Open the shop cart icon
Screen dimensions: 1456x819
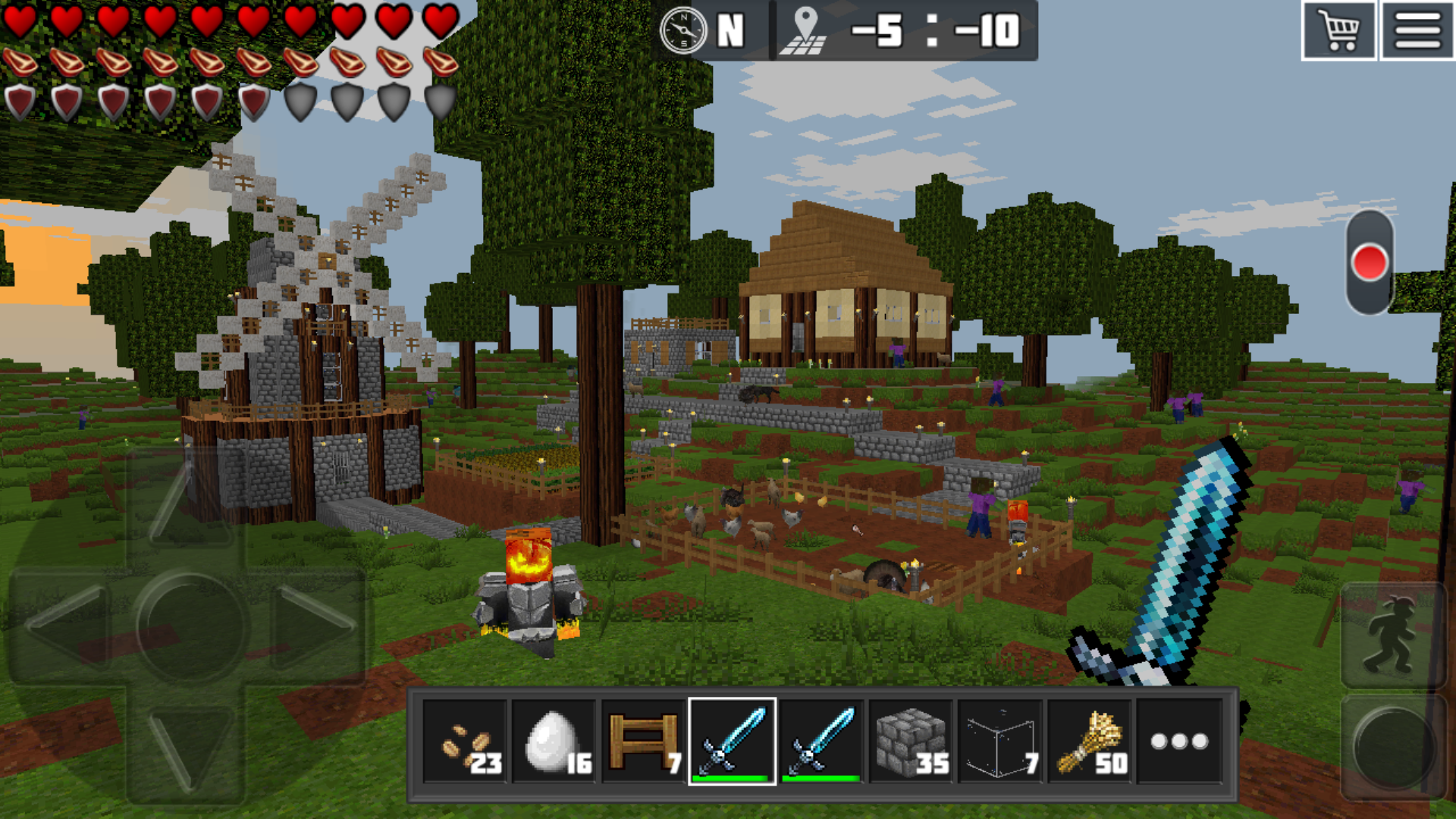[1339, 32]
